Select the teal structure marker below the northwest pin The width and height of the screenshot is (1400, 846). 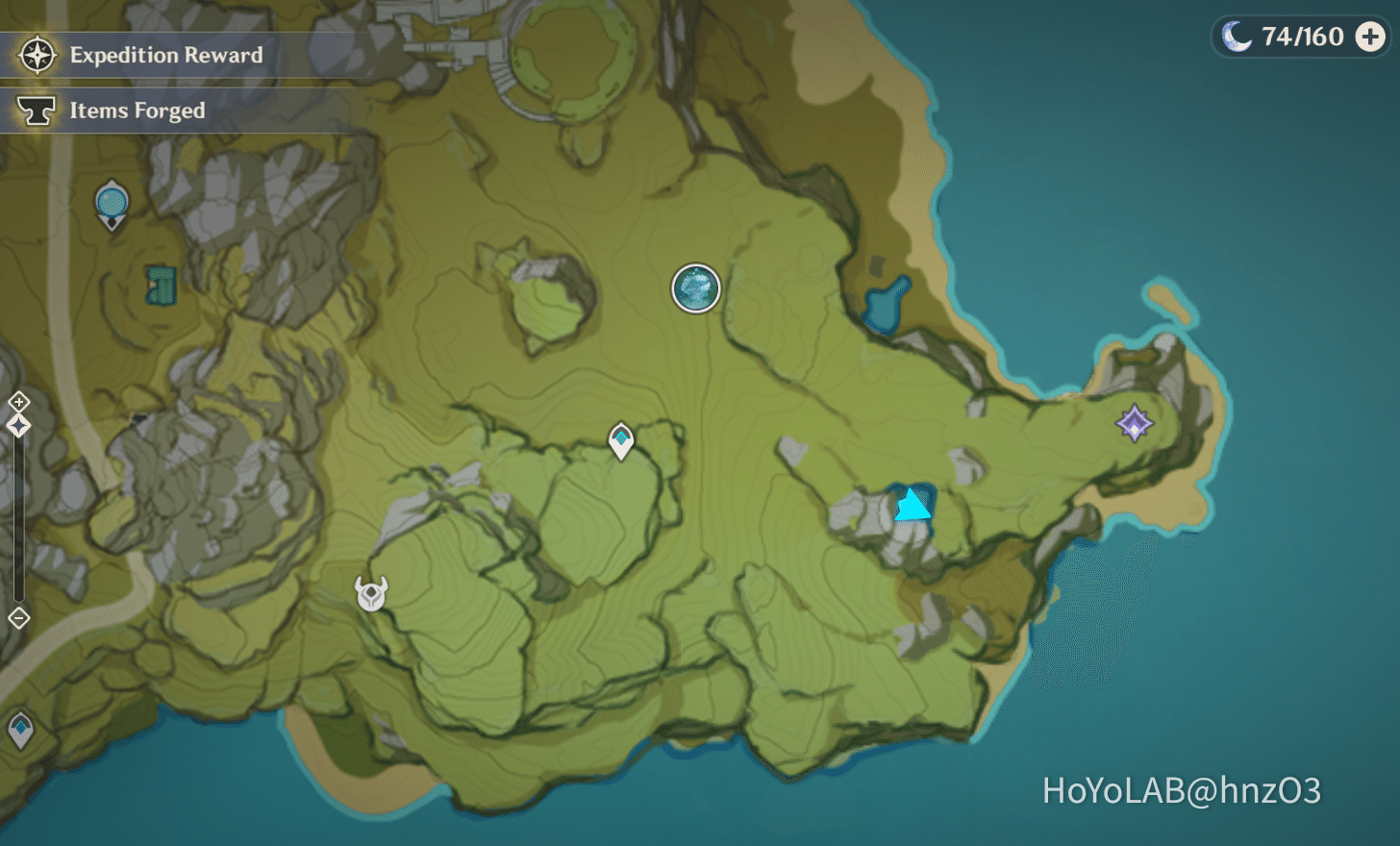pyautogui.click(x=162, y=286)
